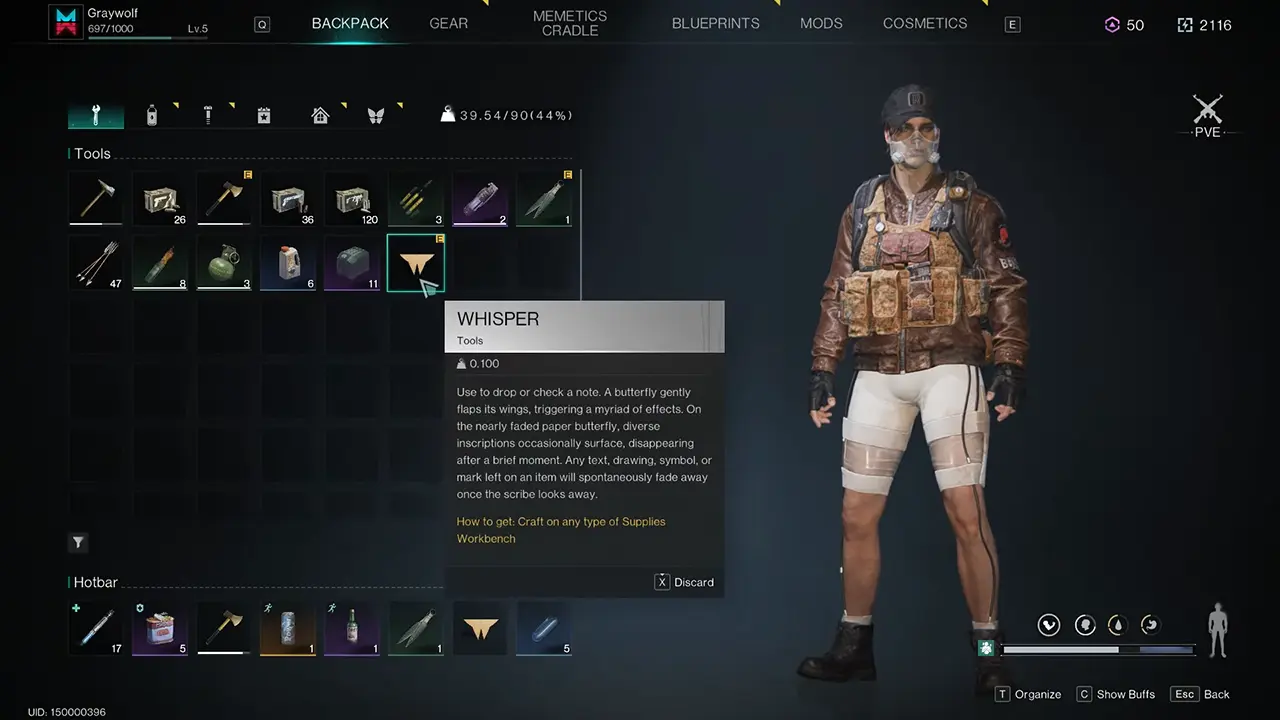
Task: Pick the highlighted Whisper paper butterfly slot
Action: click(x=415, y=263)
